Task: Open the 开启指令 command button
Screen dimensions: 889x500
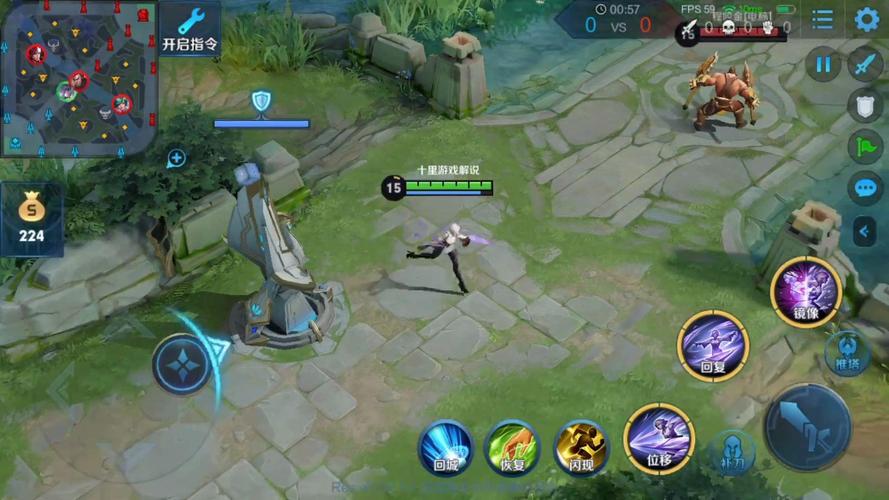Action: 189,29
